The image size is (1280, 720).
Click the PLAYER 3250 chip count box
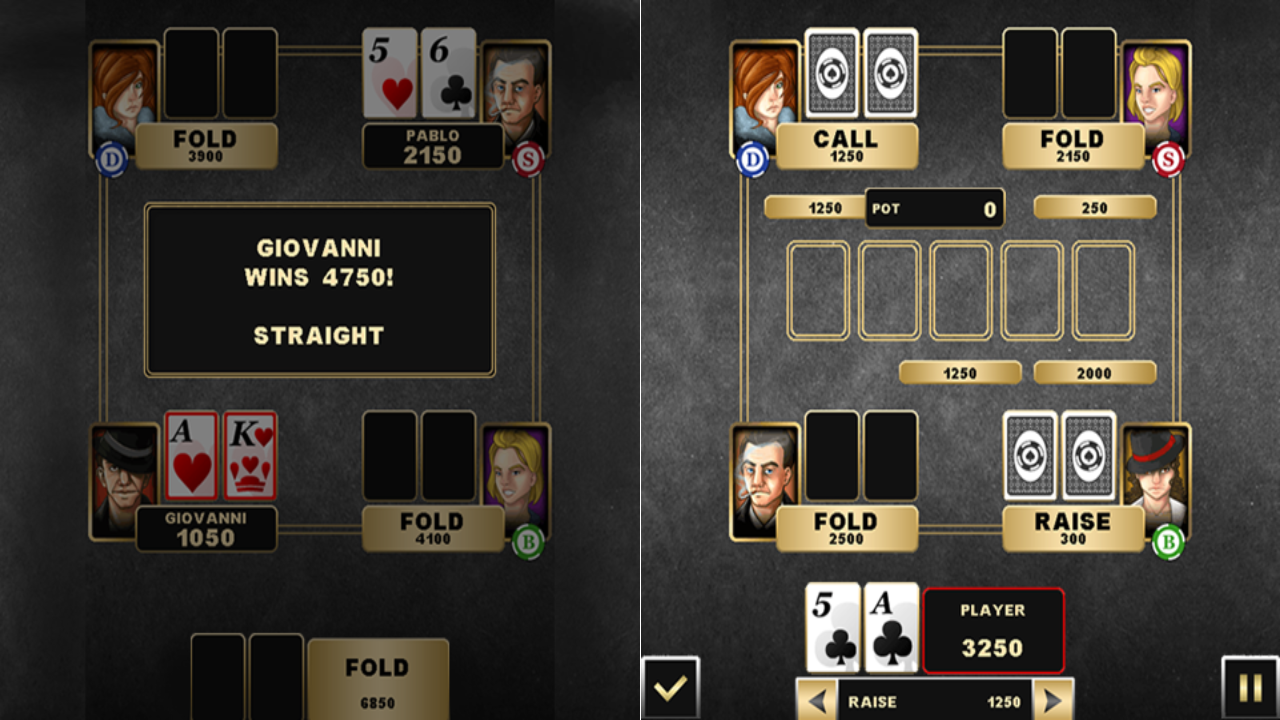tap(992, 629)
